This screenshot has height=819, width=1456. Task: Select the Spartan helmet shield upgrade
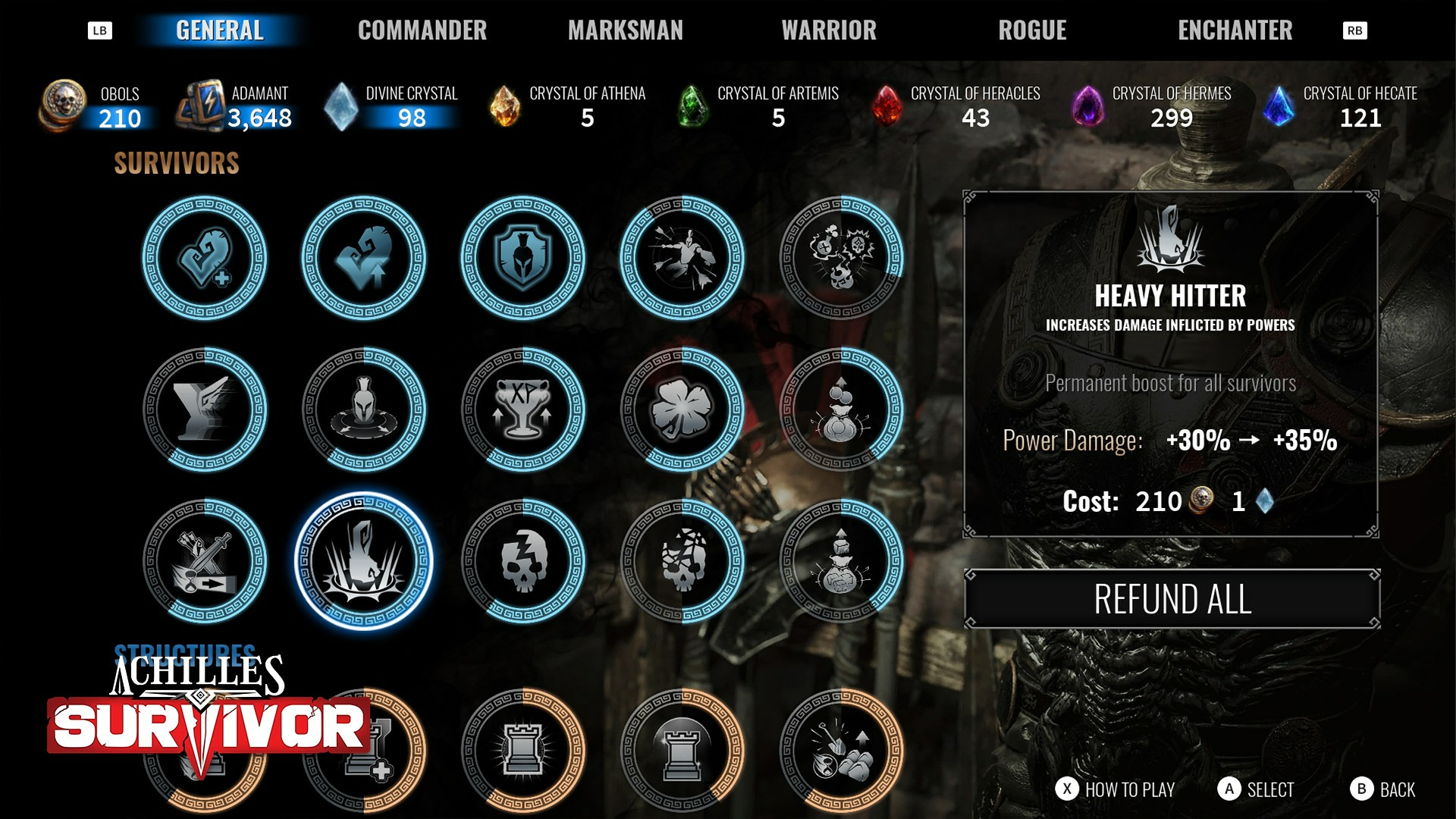coord(523,258)
